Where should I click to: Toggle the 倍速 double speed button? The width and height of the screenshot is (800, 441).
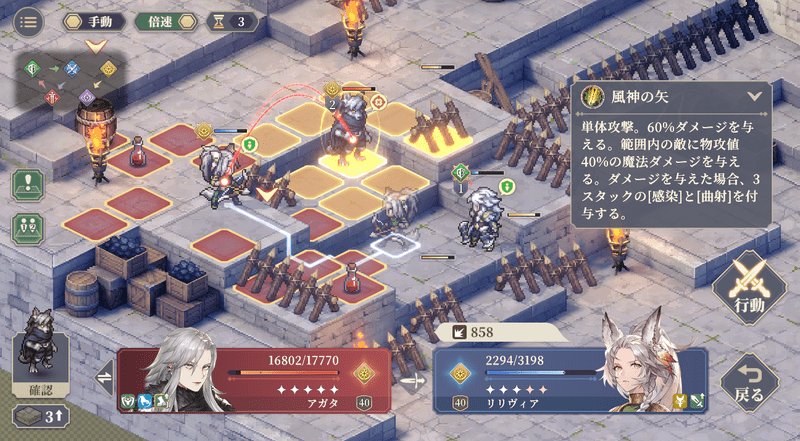click(x=161, y=21)
